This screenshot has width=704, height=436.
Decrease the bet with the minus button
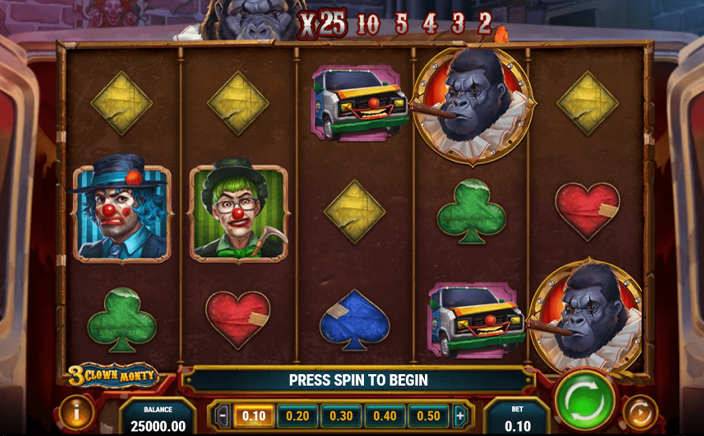pos(223,416)
